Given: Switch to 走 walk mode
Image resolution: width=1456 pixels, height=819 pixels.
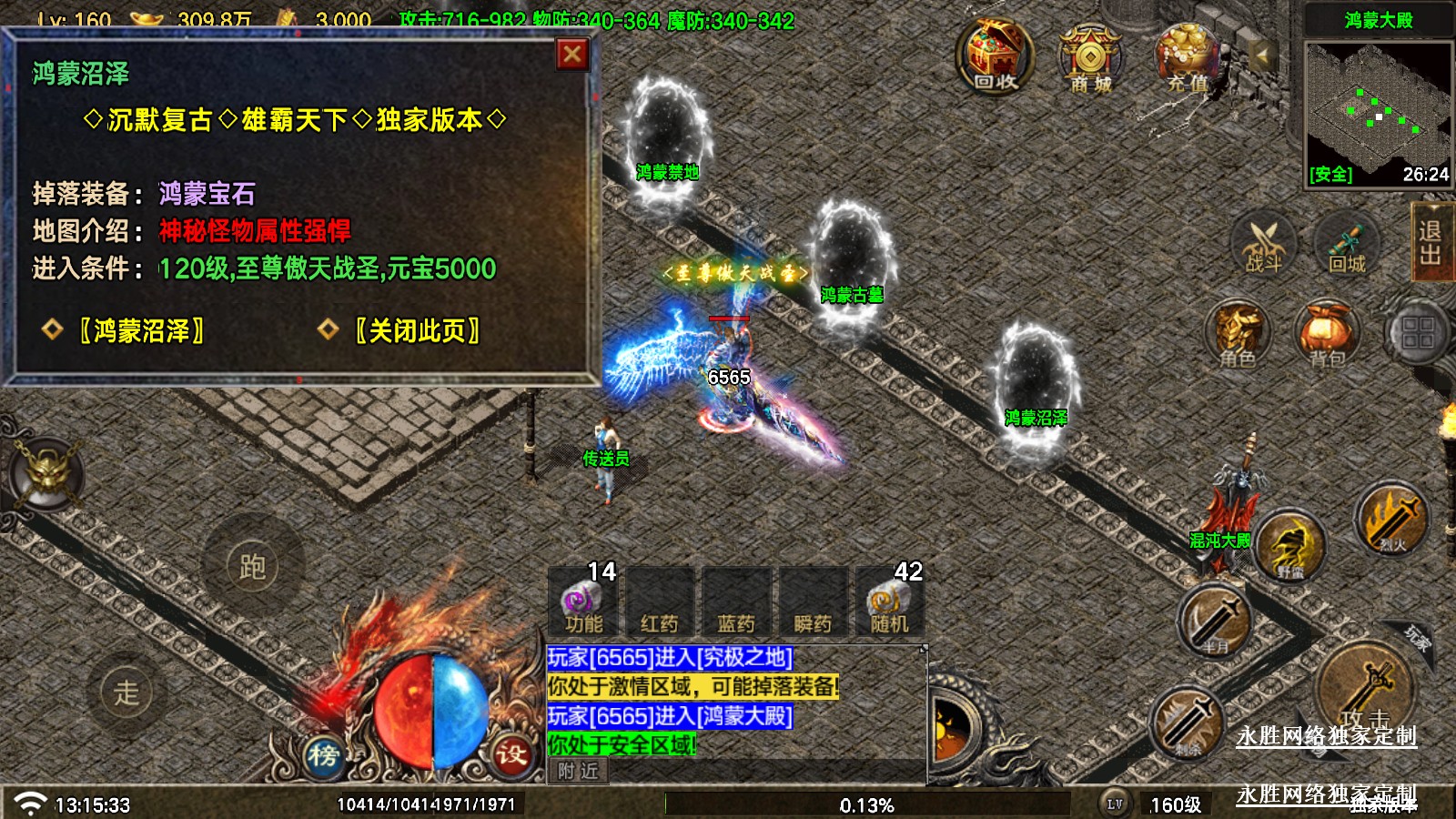Looking at the screenshot, I should [x=126, y=692].
